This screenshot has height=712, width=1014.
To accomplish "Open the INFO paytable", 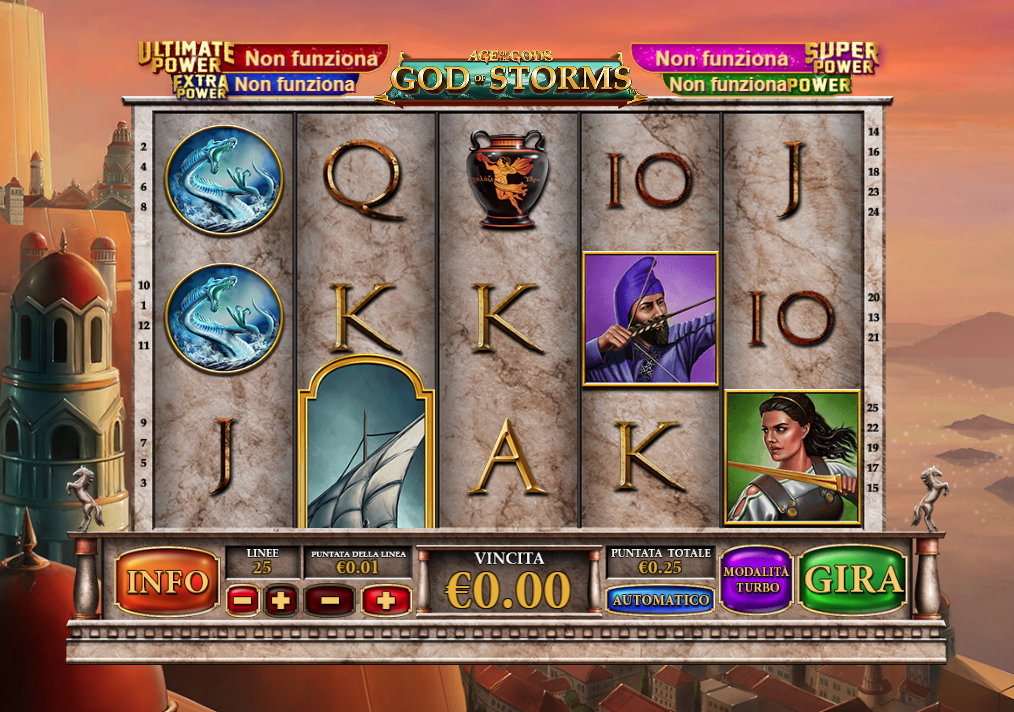I will (167, 581).
